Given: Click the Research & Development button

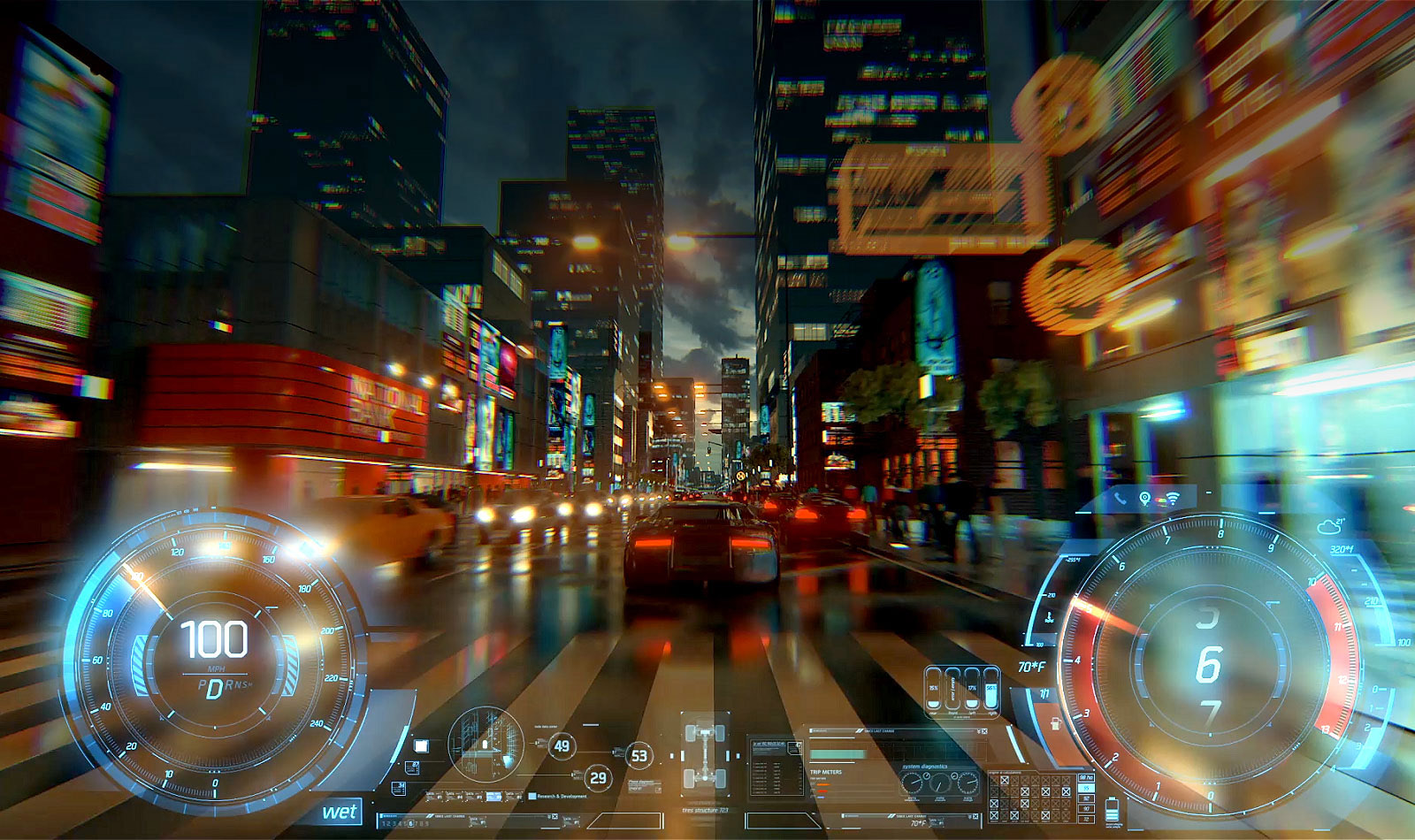Looking at the screenshot, I should (x=562, y=796).
